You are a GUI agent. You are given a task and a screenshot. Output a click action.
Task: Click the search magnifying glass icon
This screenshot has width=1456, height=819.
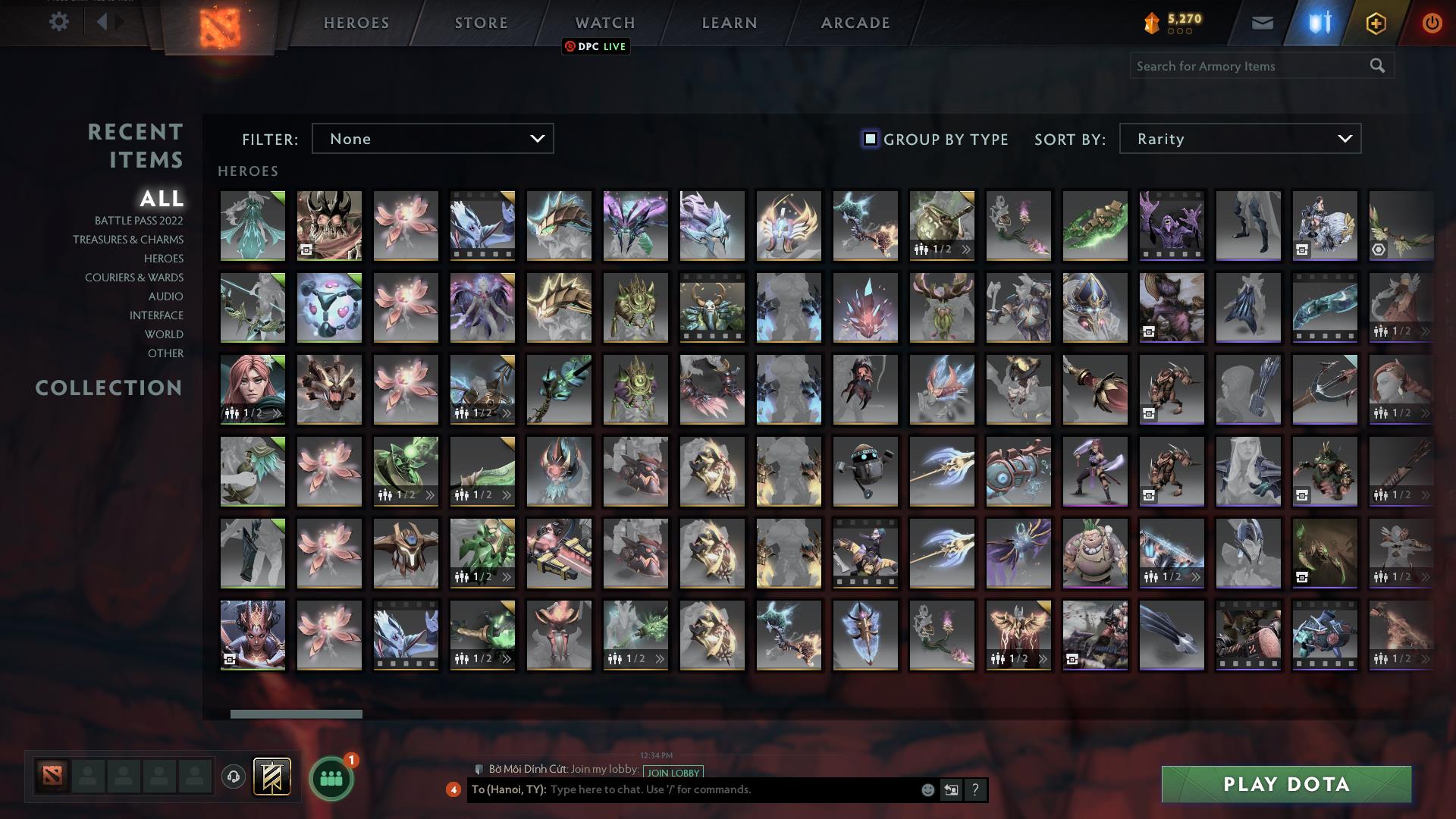[x=1376, y=66]
